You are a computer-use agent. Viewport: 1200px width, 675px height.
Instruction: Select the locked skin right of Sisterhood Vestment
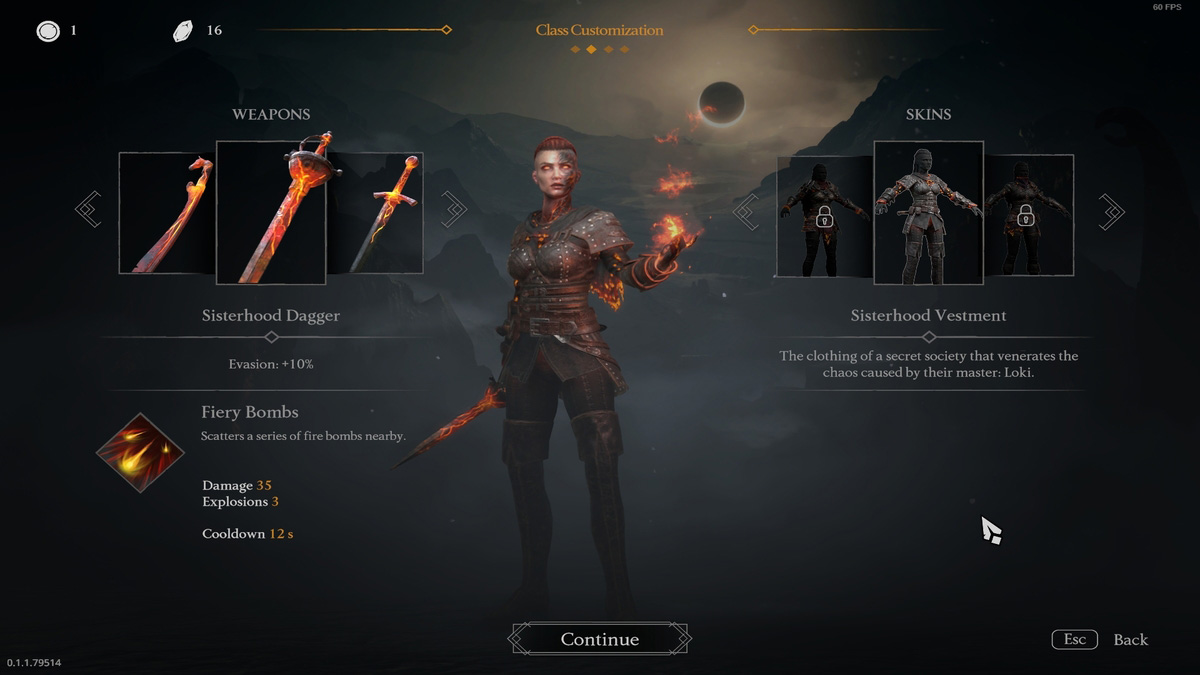point(1030,216)
